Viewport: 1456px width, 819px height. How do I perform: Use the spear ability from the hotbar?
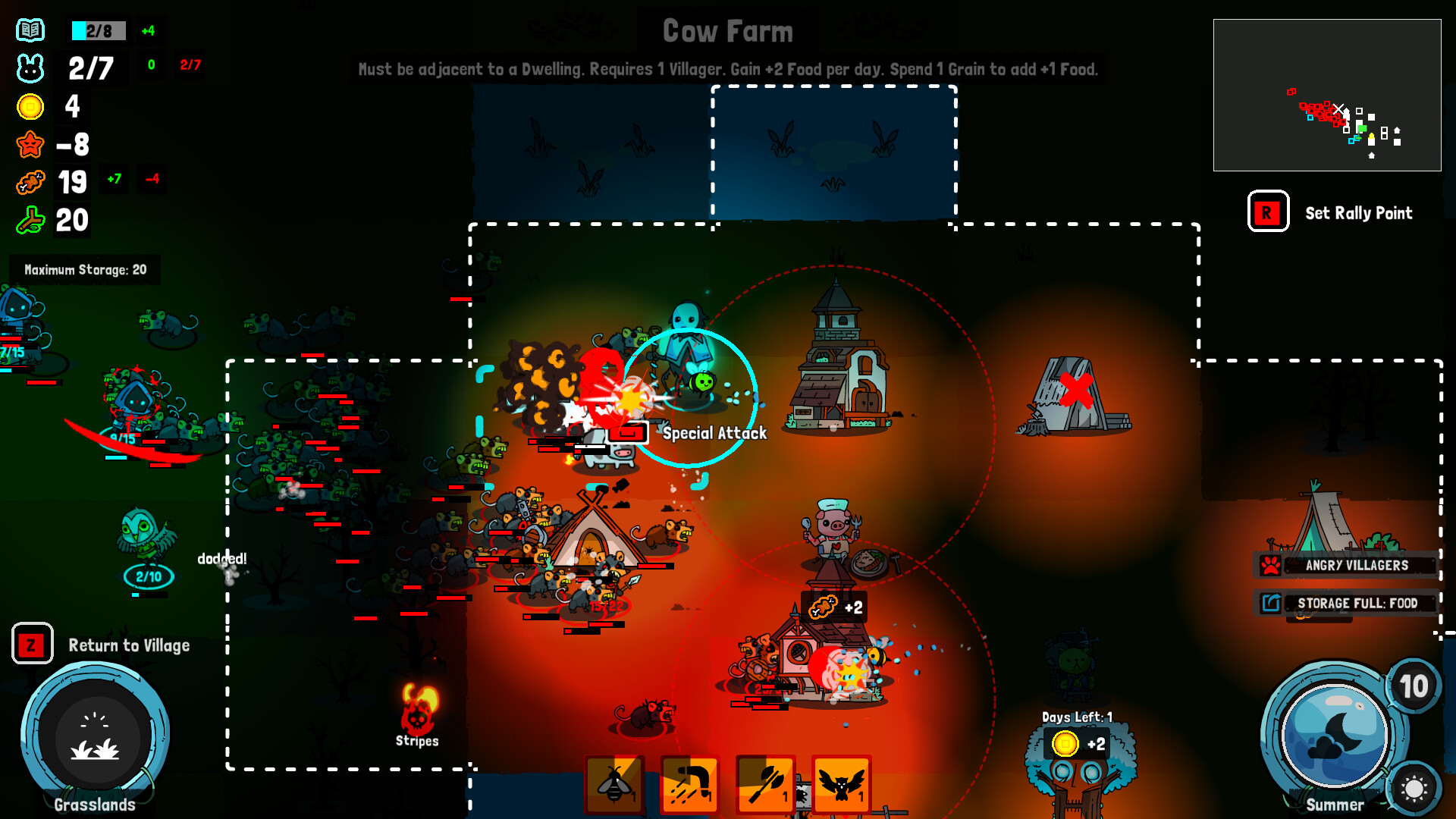(x=765, y=784)
